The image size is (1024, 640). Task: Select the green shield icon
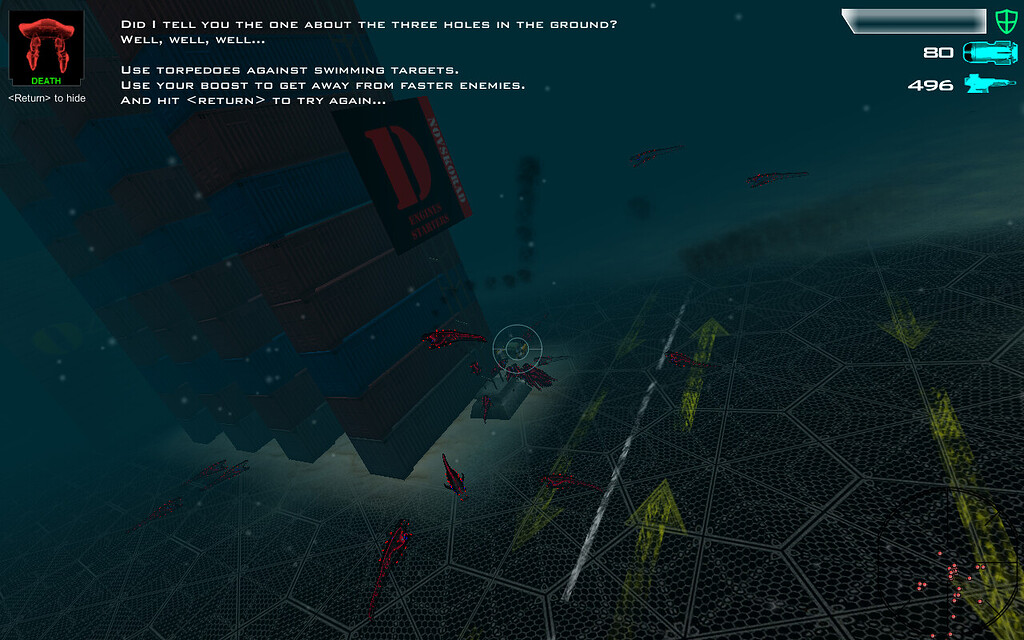(x=1004, y=21)
